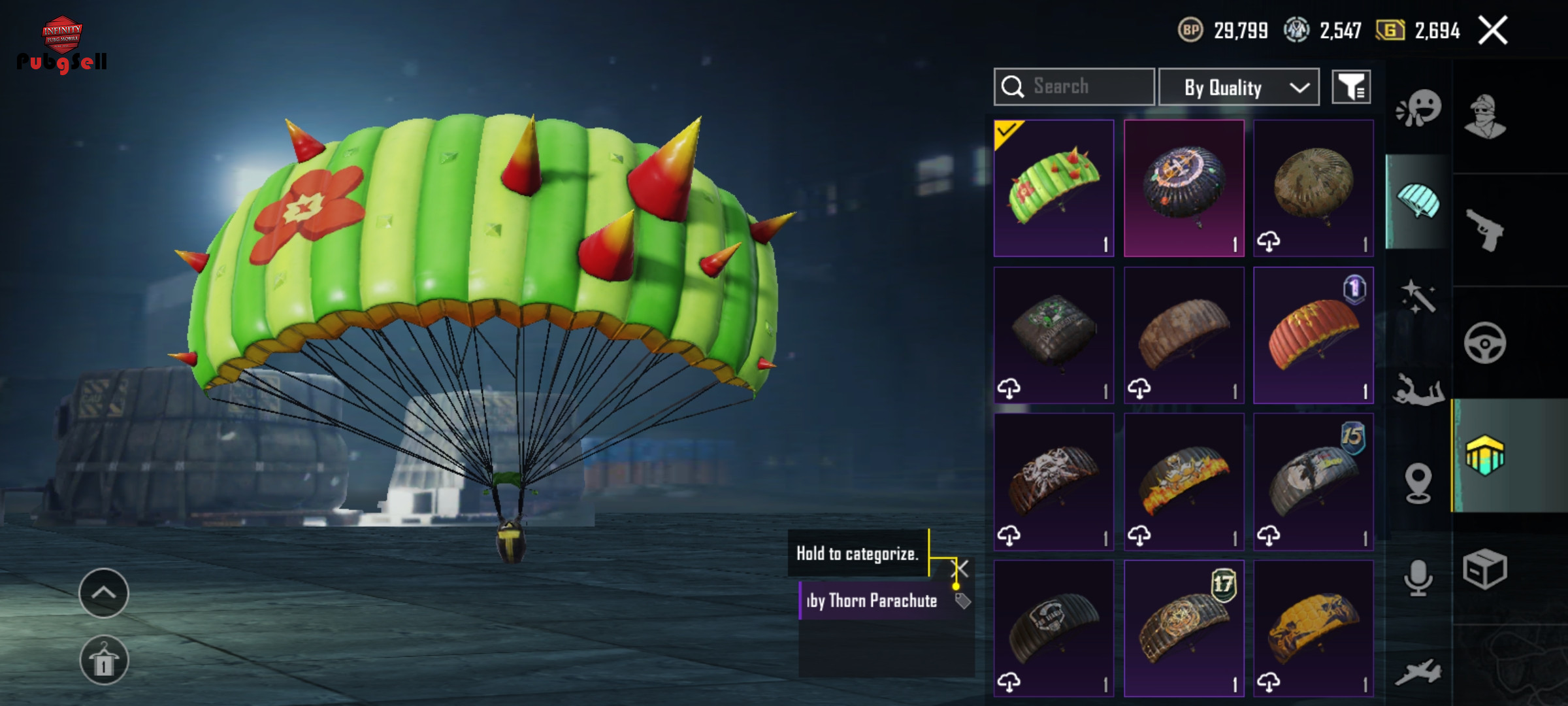Close the inventory screen
Image resolution: width=1568 pixels, height=706 pixels.
(1493, 30)
